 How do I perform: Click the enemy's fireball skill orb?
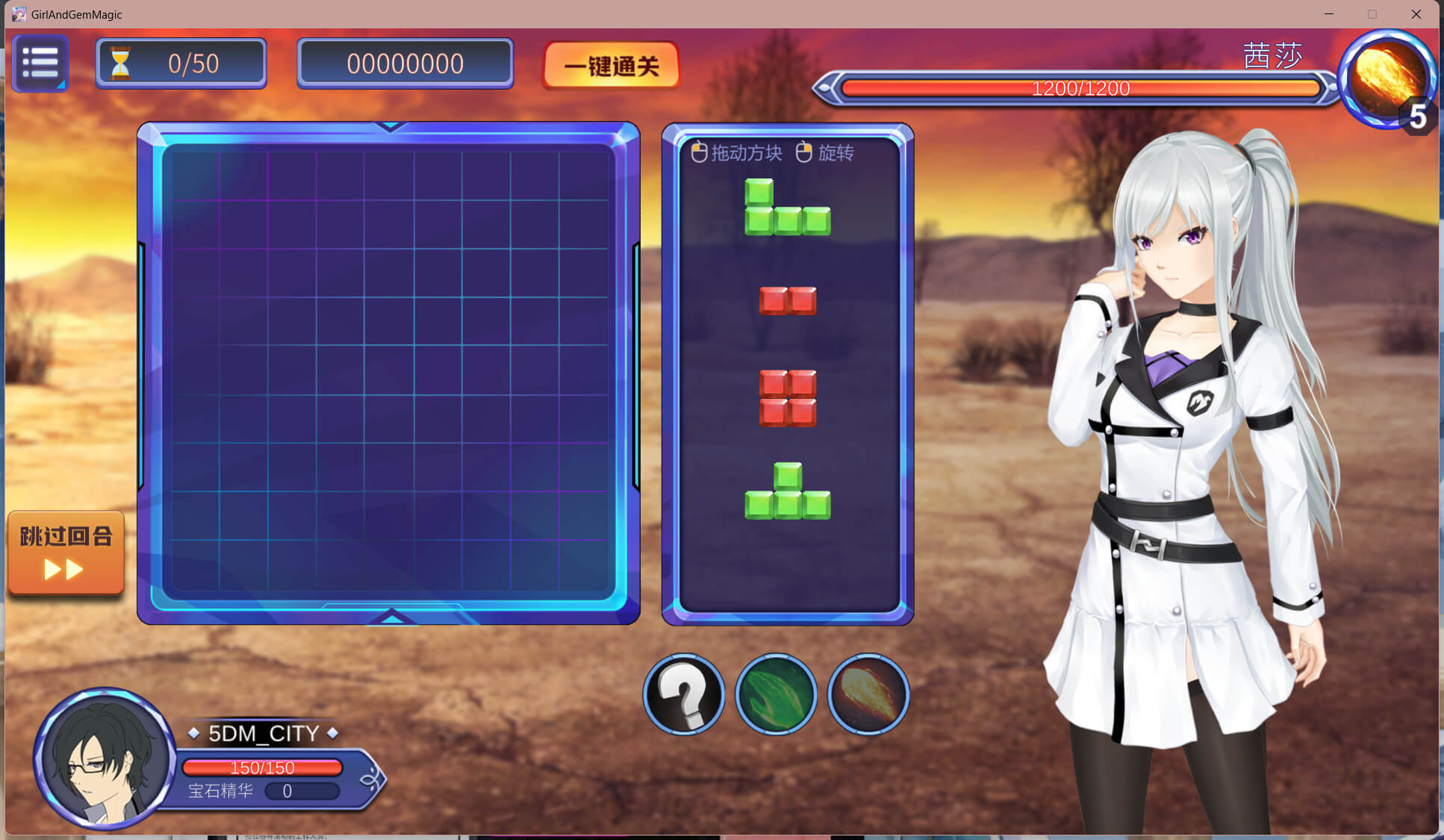coord(1386,77)
